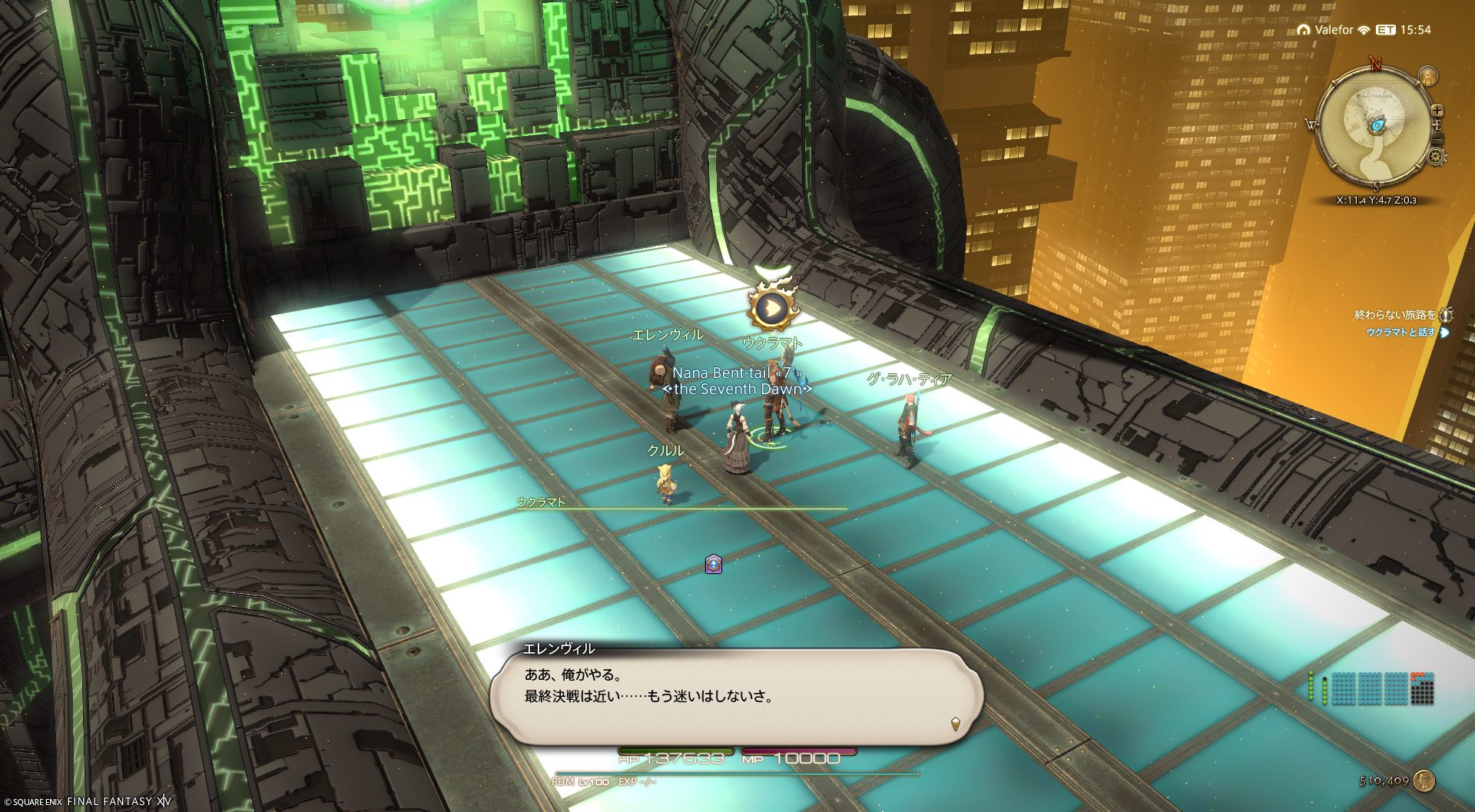Zoom in the minimap with plus button

click(x=1437, y=111)
